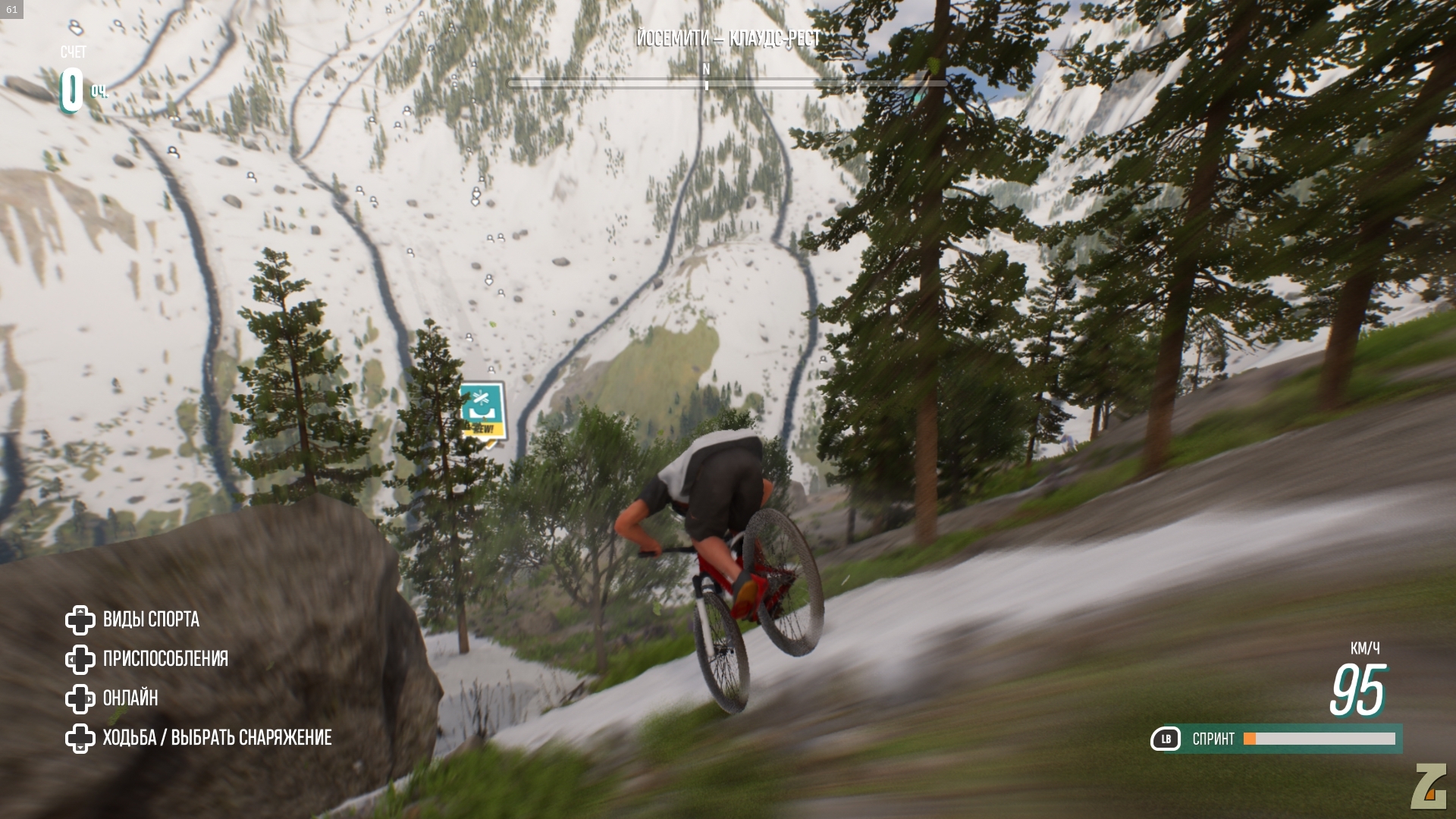1456x819 pixels.
Task: Choose the Онлайн entry
Action: click(x=130, y=698)
